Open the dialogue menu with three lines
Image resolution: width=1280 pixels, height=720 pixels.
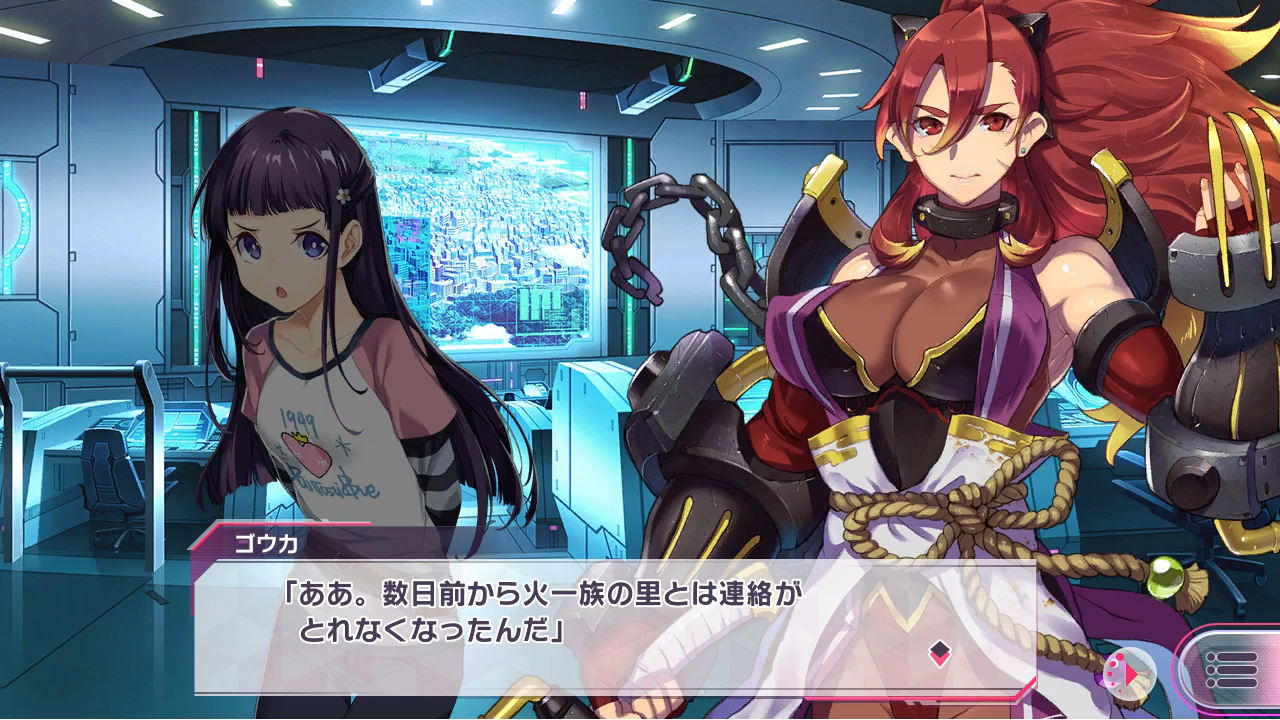(1232, 668)
